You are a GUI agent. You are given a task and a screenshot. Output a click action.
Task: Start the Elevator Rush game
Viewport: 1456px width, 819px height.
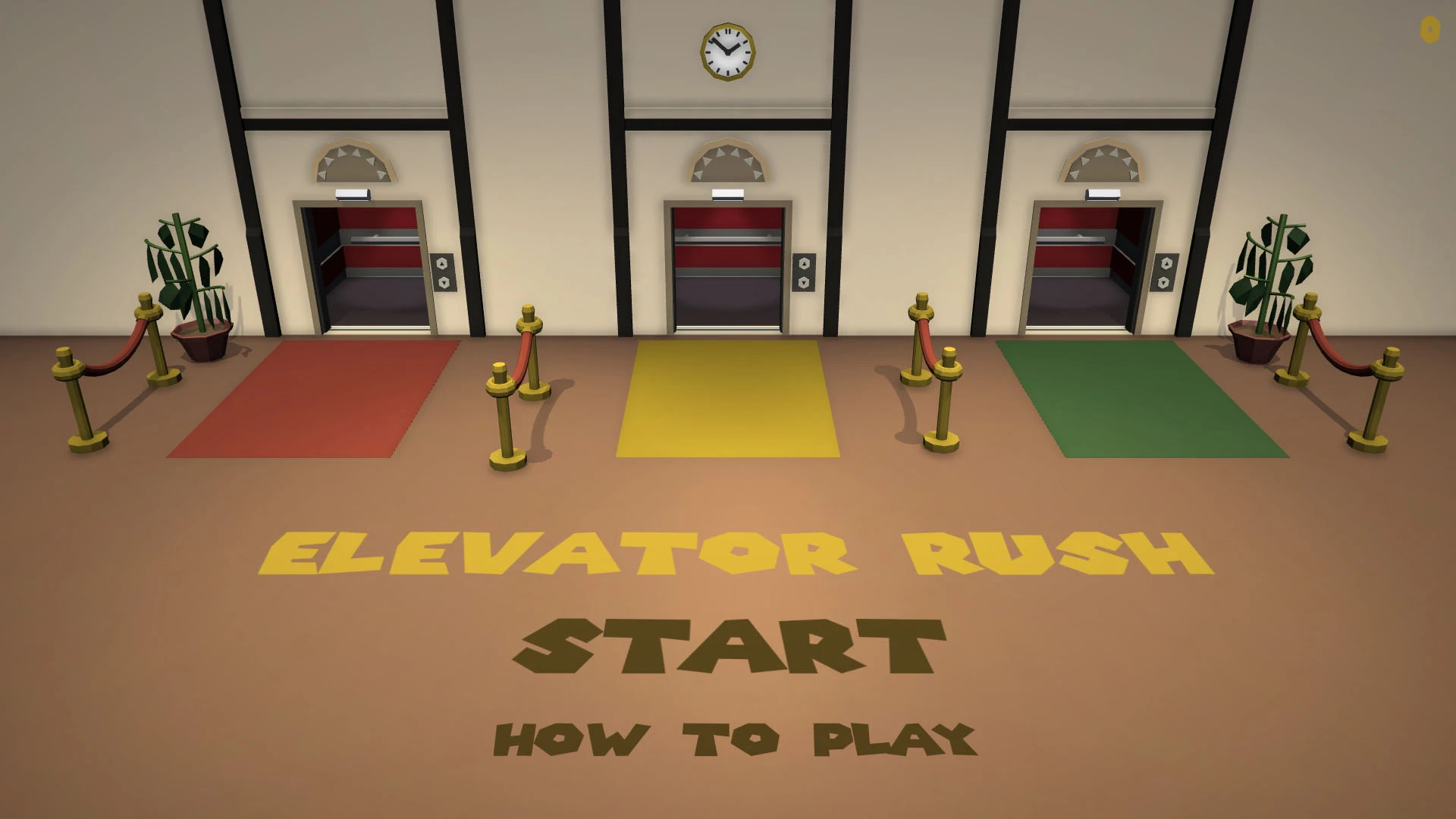pyautogui.click(x=730, y=647)
